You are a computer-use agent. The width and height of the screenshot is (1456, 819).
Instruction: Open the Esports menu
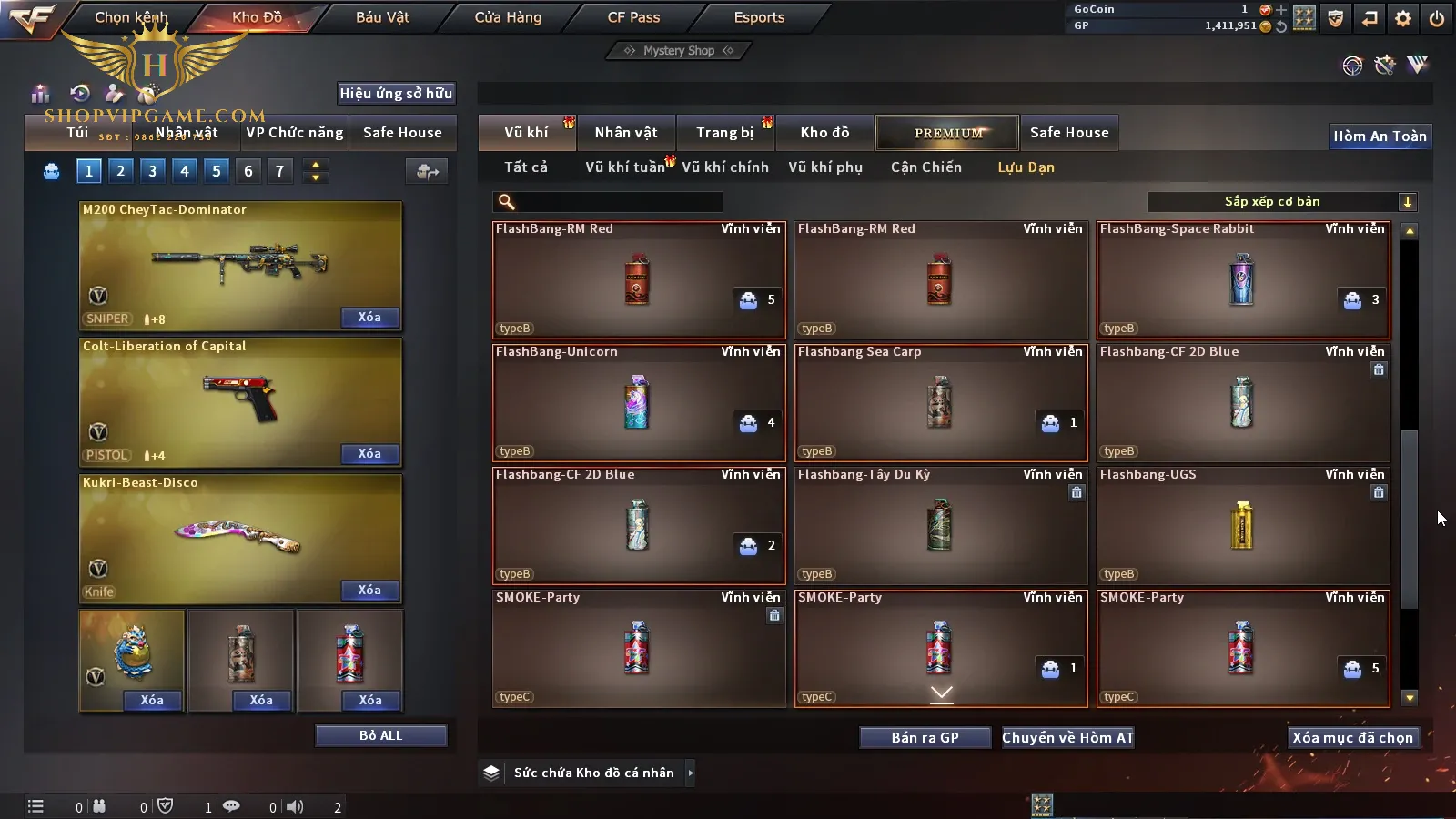click(x=759, y=17)
